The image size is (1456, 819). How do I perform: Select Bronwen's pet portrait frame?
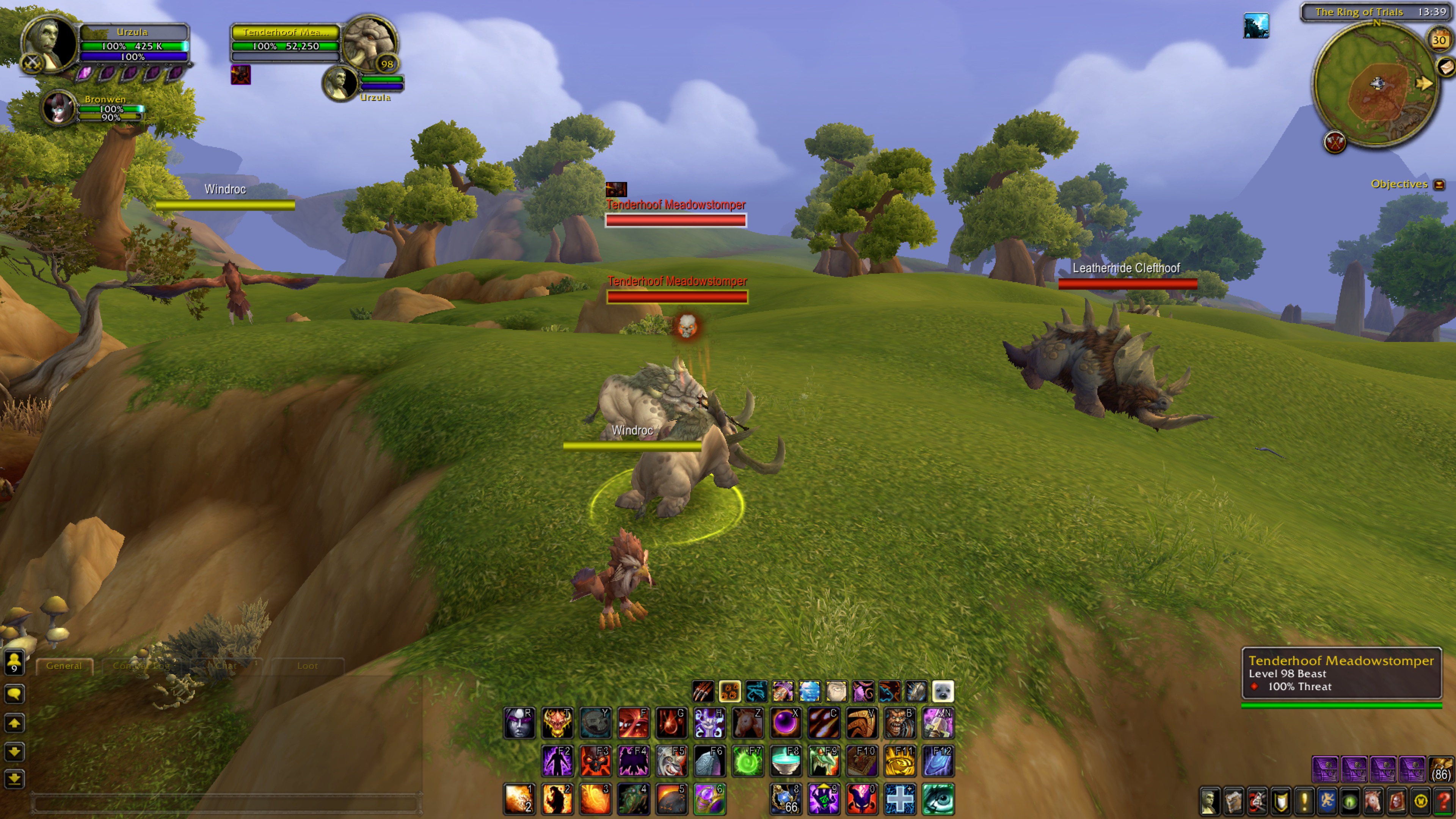click(x=59, y=107)
